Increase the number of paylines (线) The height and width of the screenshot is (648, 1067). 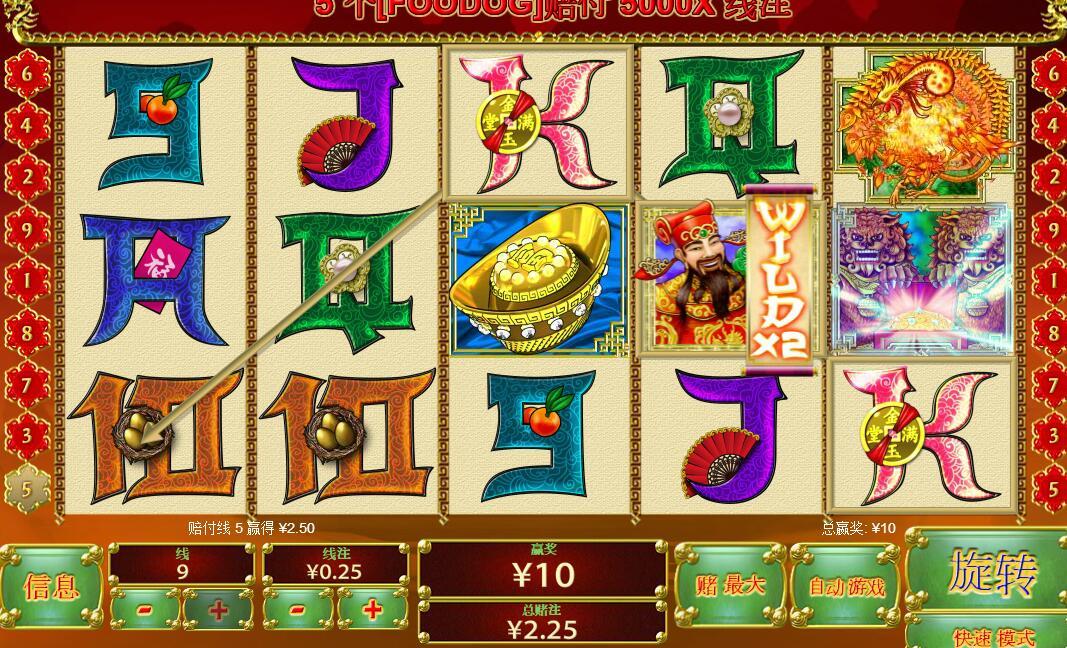218,609
